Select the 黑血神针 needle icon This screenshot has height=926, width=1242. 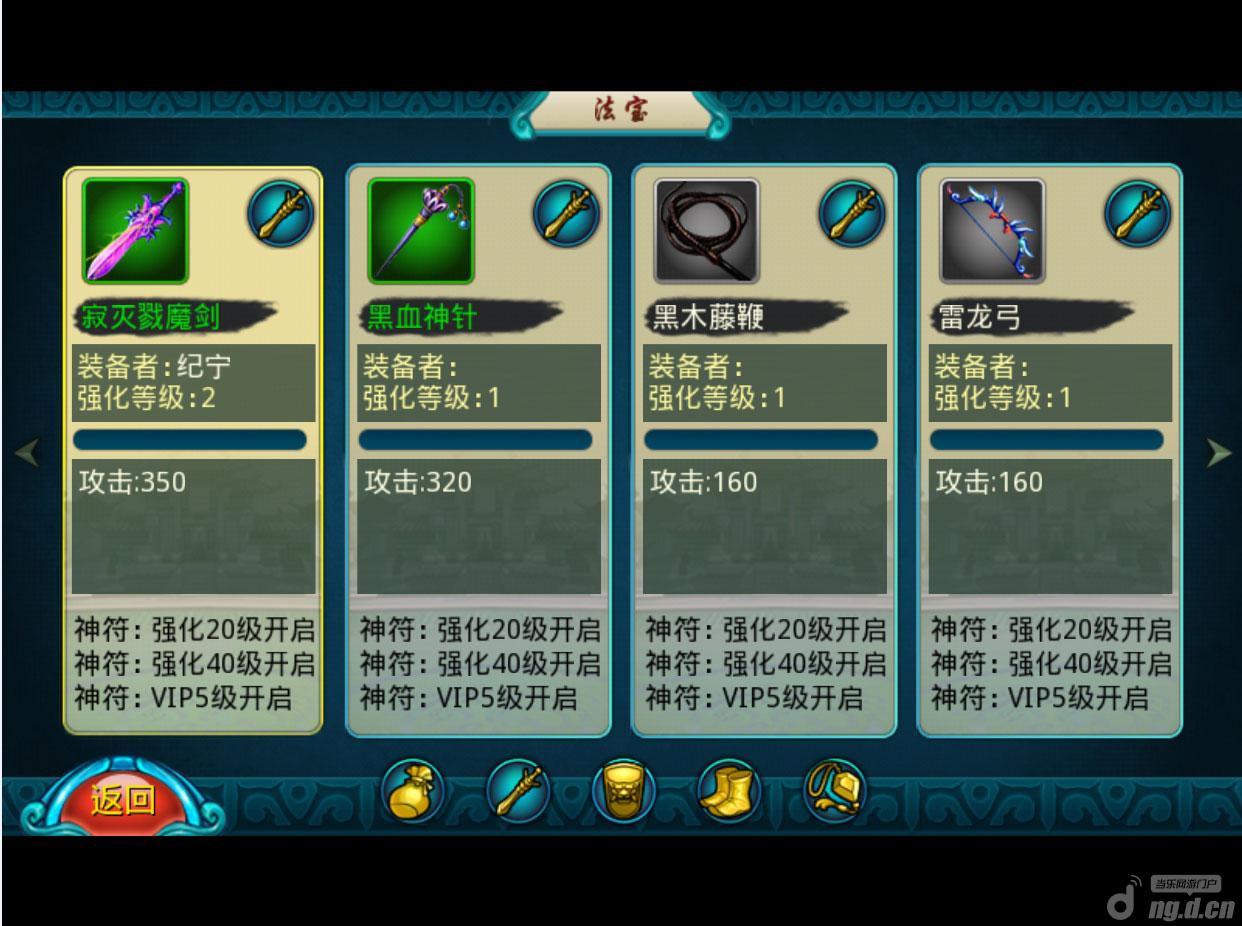coord(421,231)
